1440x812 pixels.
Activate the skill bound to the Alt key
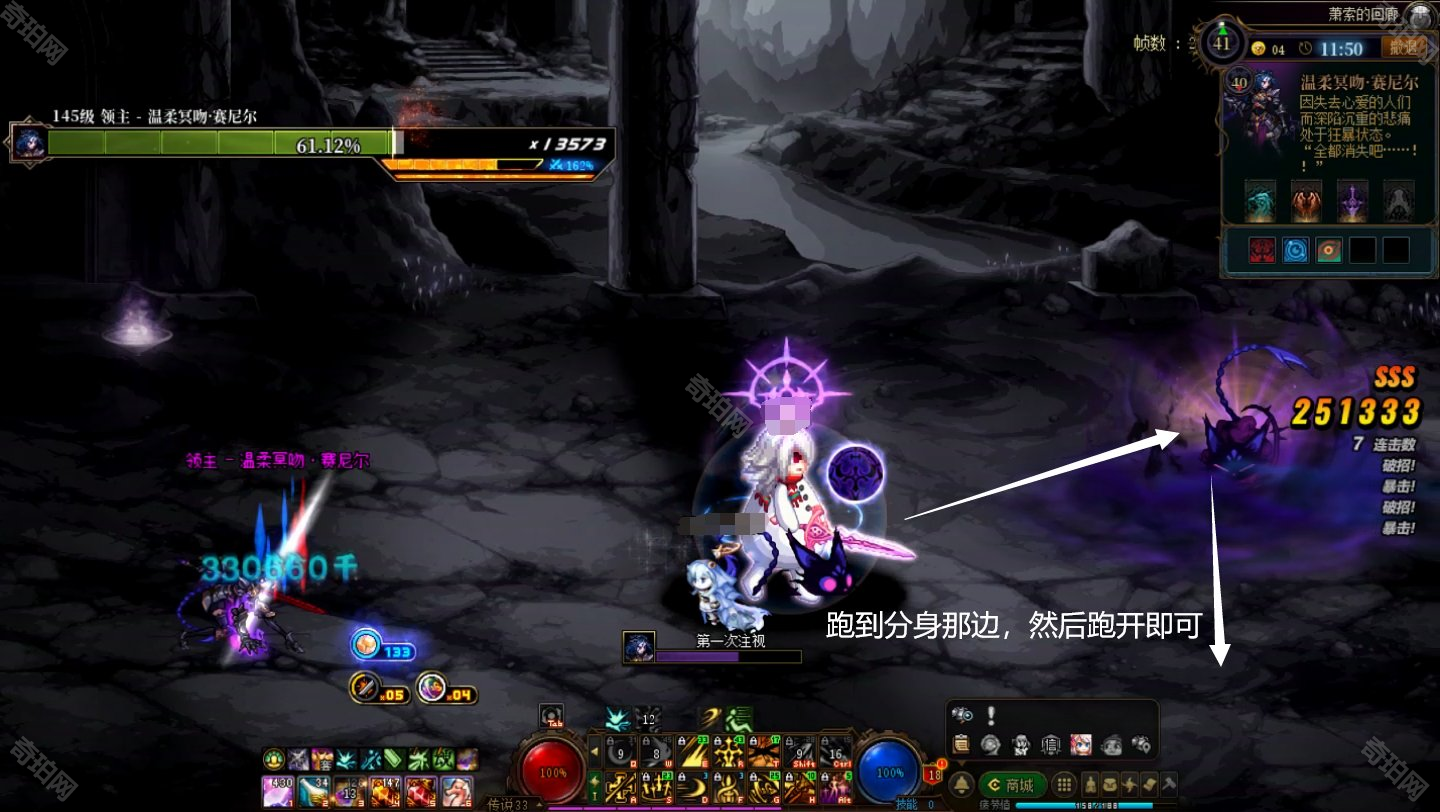(834, 790)
